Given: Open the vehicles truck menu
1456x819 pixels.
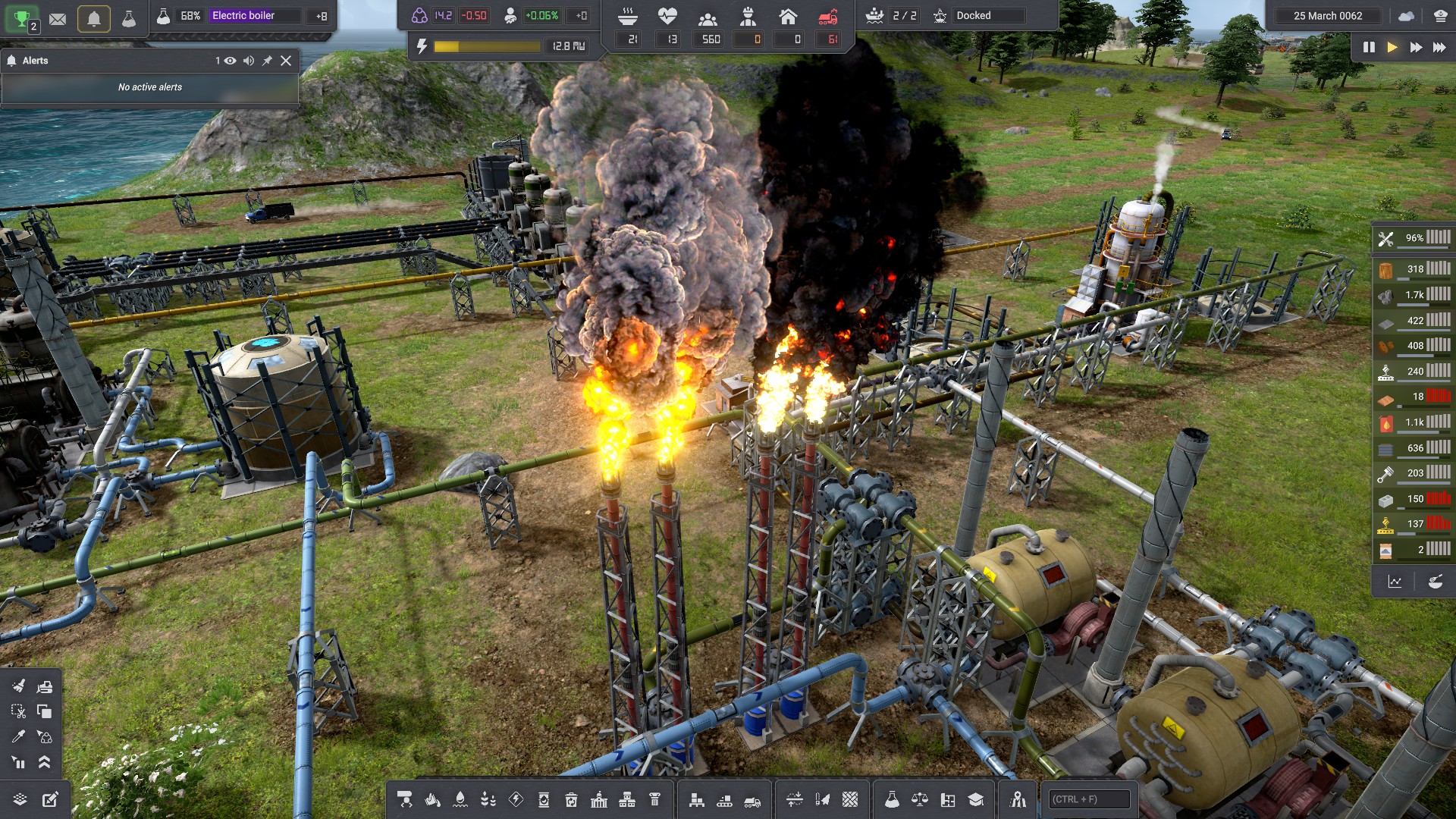Looking at the screenshot, I should point(752,800).
